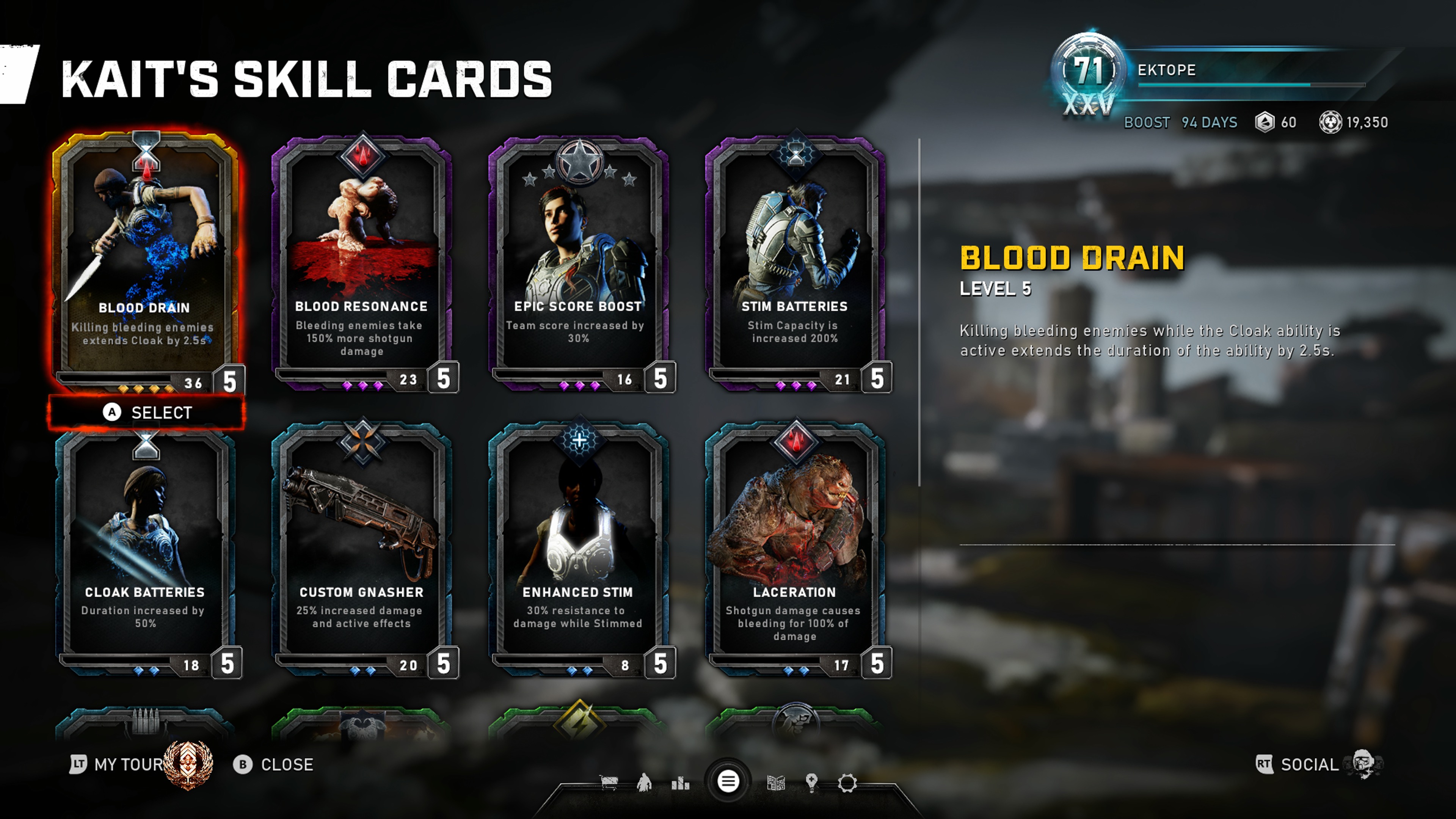Open the store shopping cart icon
Screen dimensions: 1456x819
point(609,783)
